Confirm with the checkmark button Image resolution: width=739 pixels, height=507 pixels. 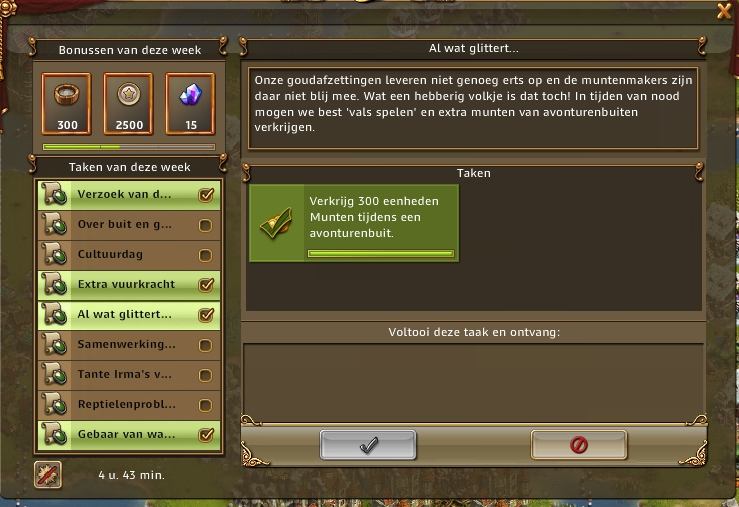pyautogui.click(x=368, y=446)
